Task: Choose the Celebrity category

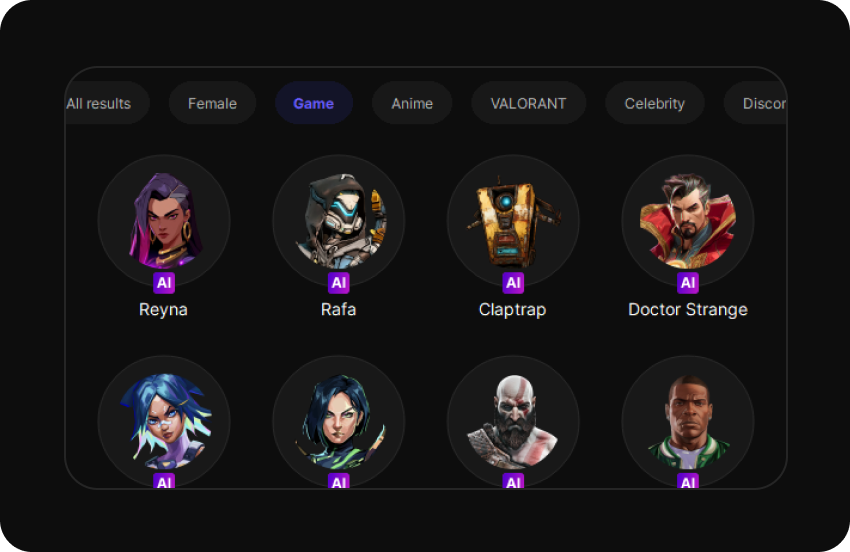Action: pyautogui.click(x=654, y=103)
